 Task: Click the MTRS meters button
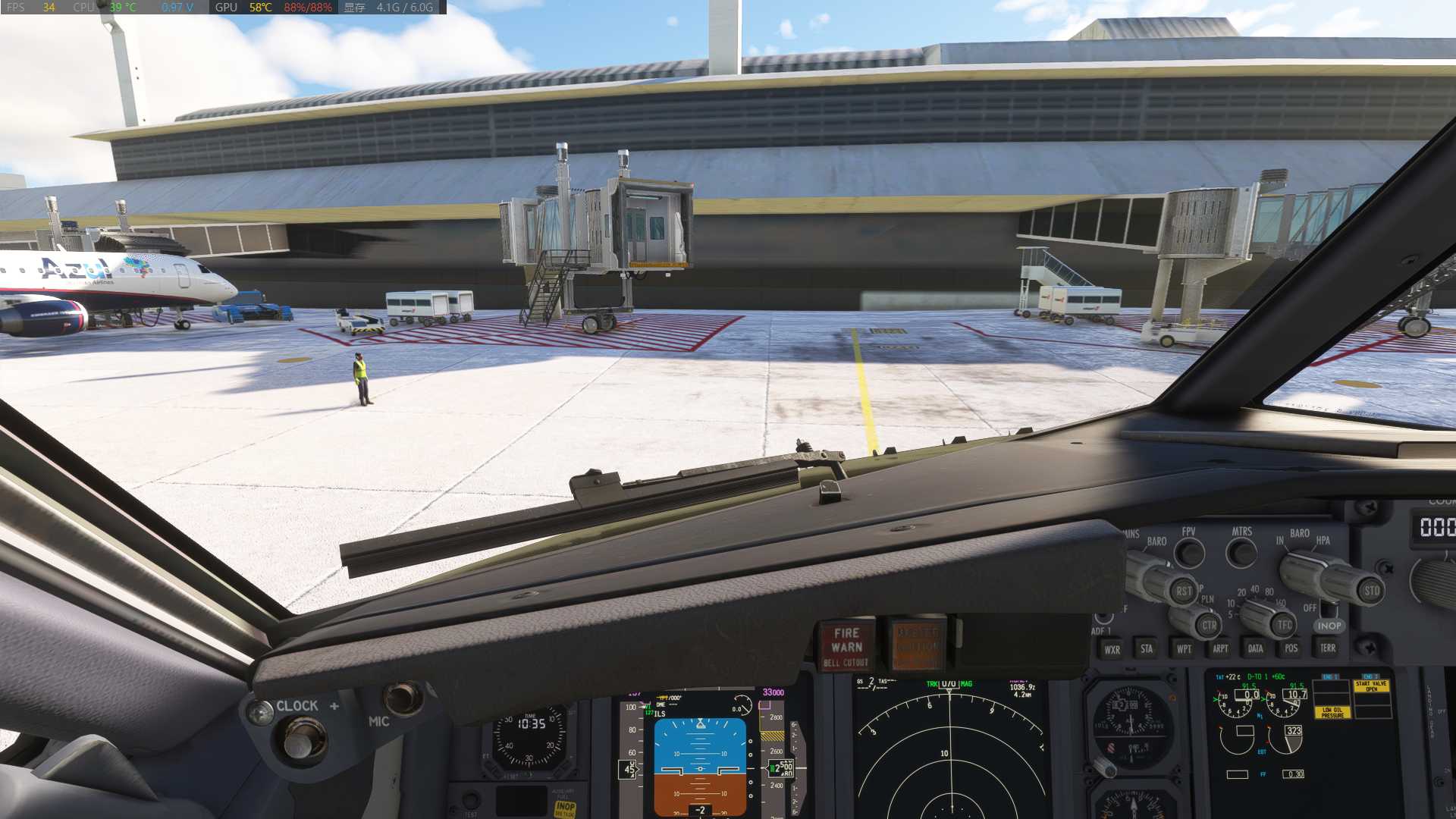click(x=1241, y=552)
